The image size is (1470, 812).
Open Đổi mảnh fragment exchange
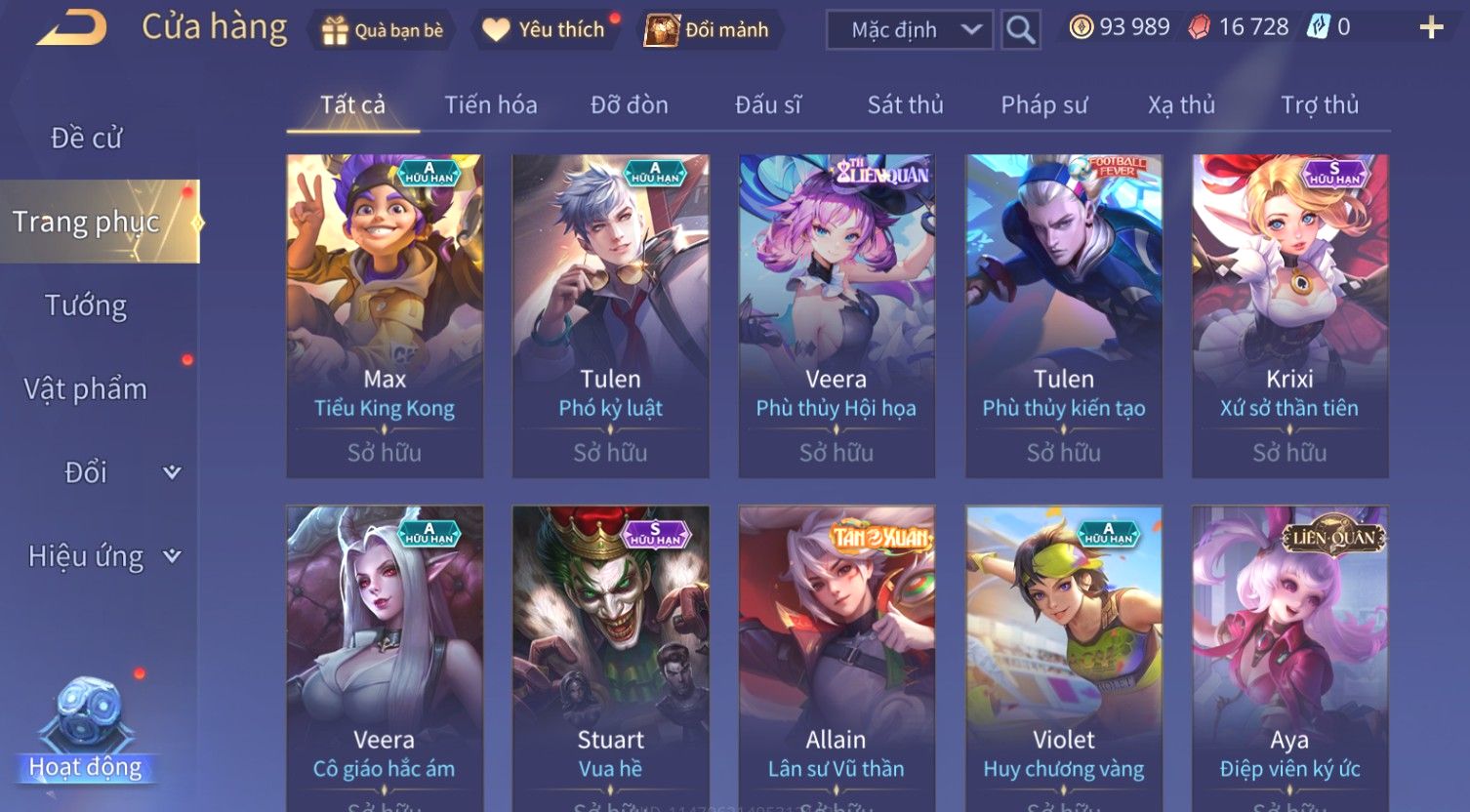[x=709, y=30]
